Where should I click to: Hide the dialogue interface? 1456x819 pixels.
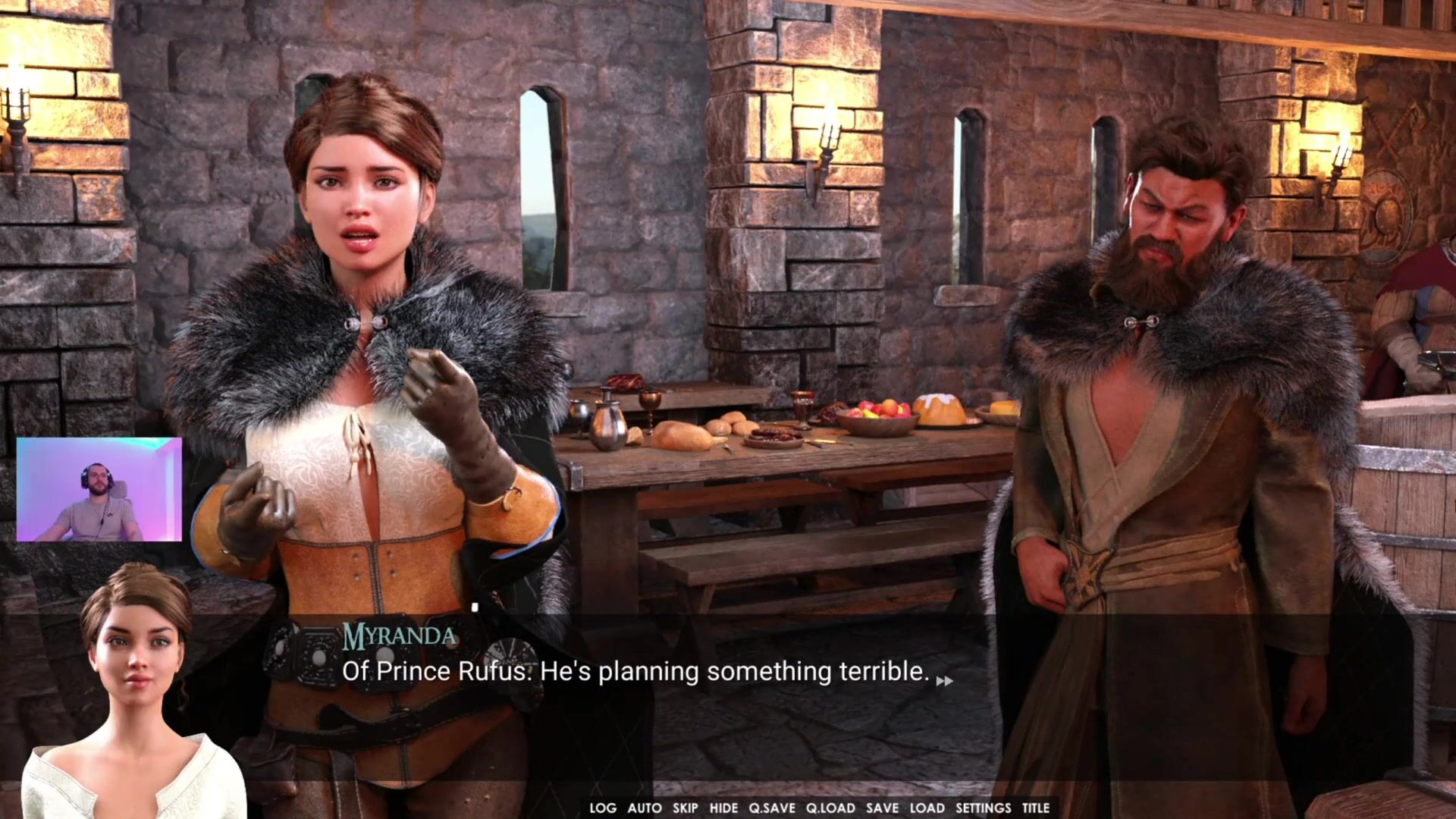click(723, 808)
